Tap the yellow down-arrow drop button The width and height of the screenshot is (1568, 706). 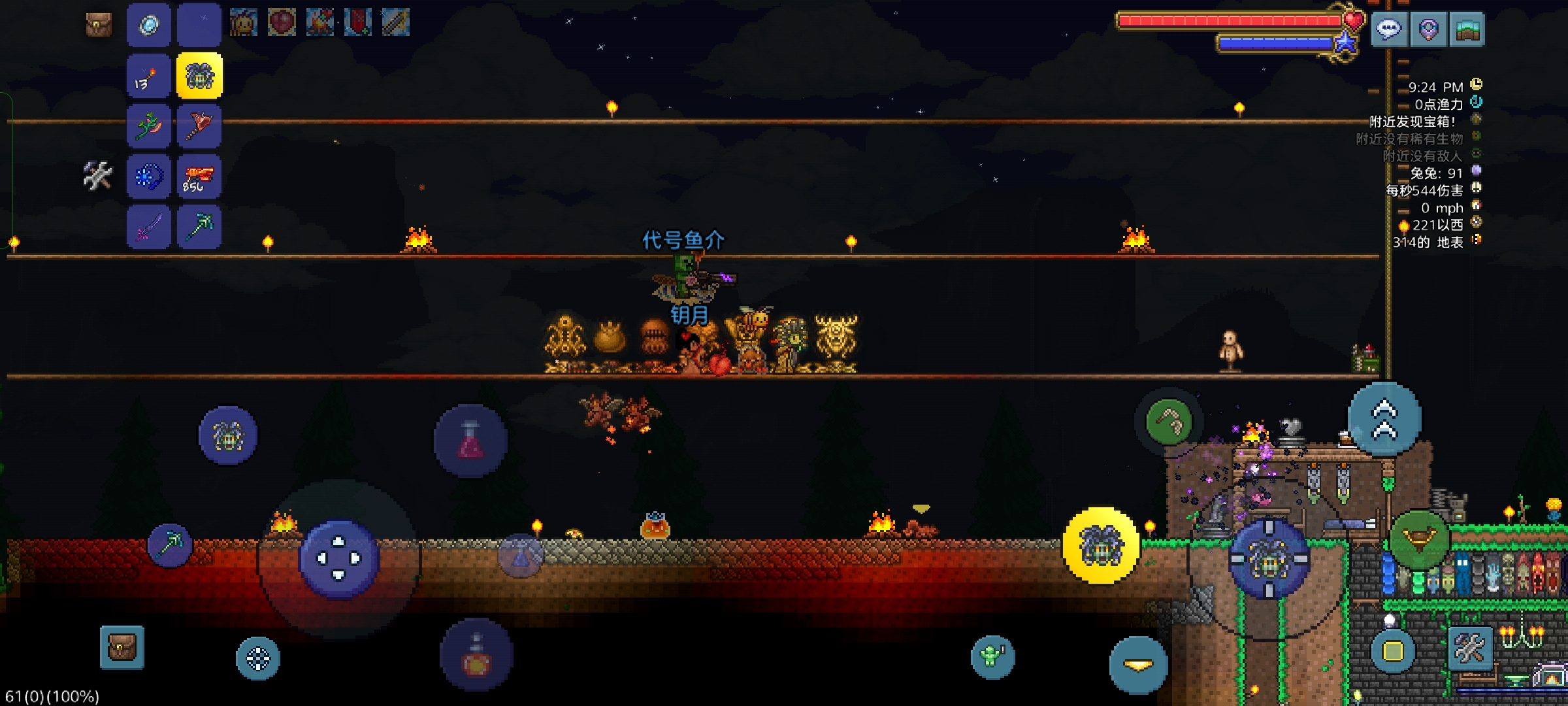(1138, 665)
